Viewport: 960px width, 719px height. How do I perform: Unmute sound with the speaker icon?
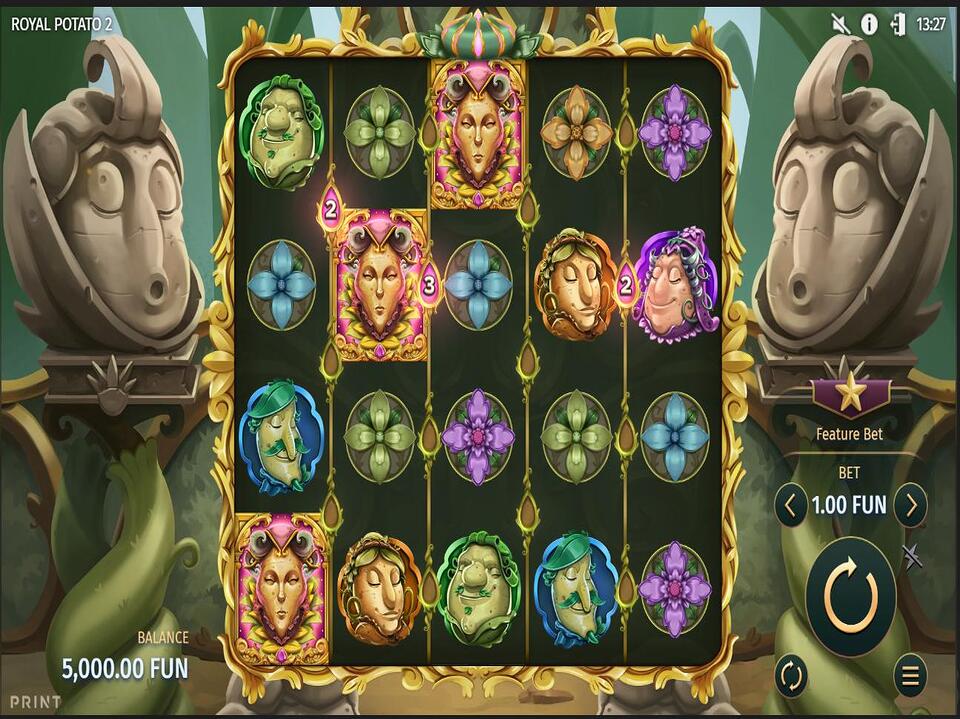tap(841, 24)
